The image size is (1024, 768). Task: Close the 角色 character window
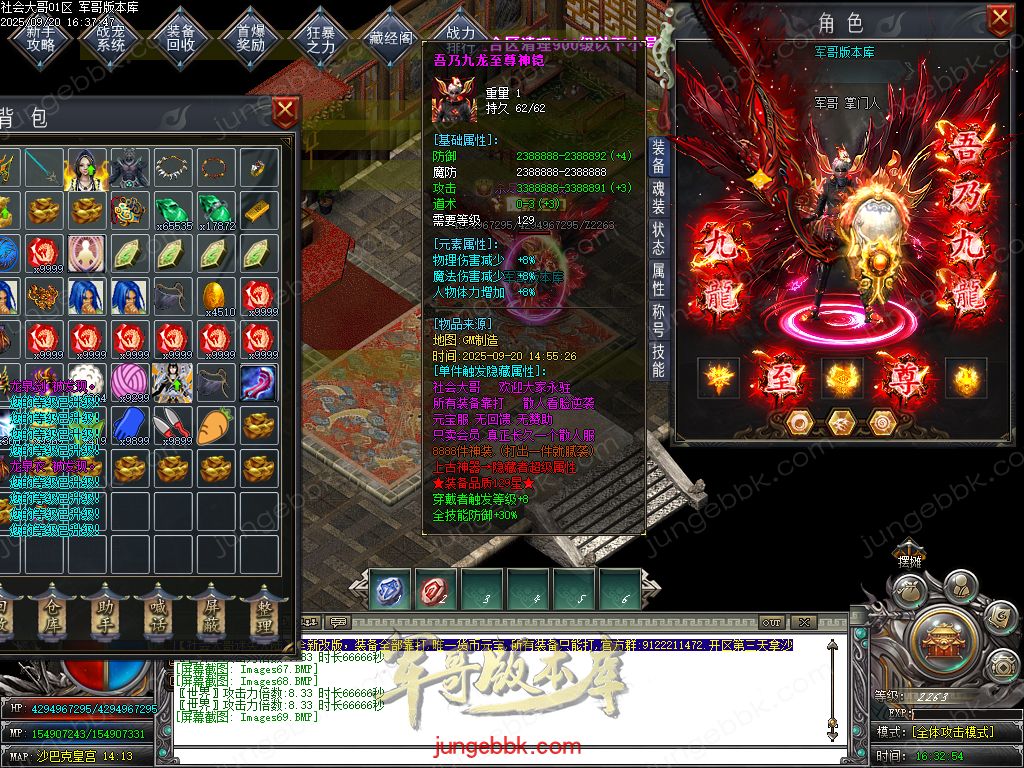[x=999, y=18]
